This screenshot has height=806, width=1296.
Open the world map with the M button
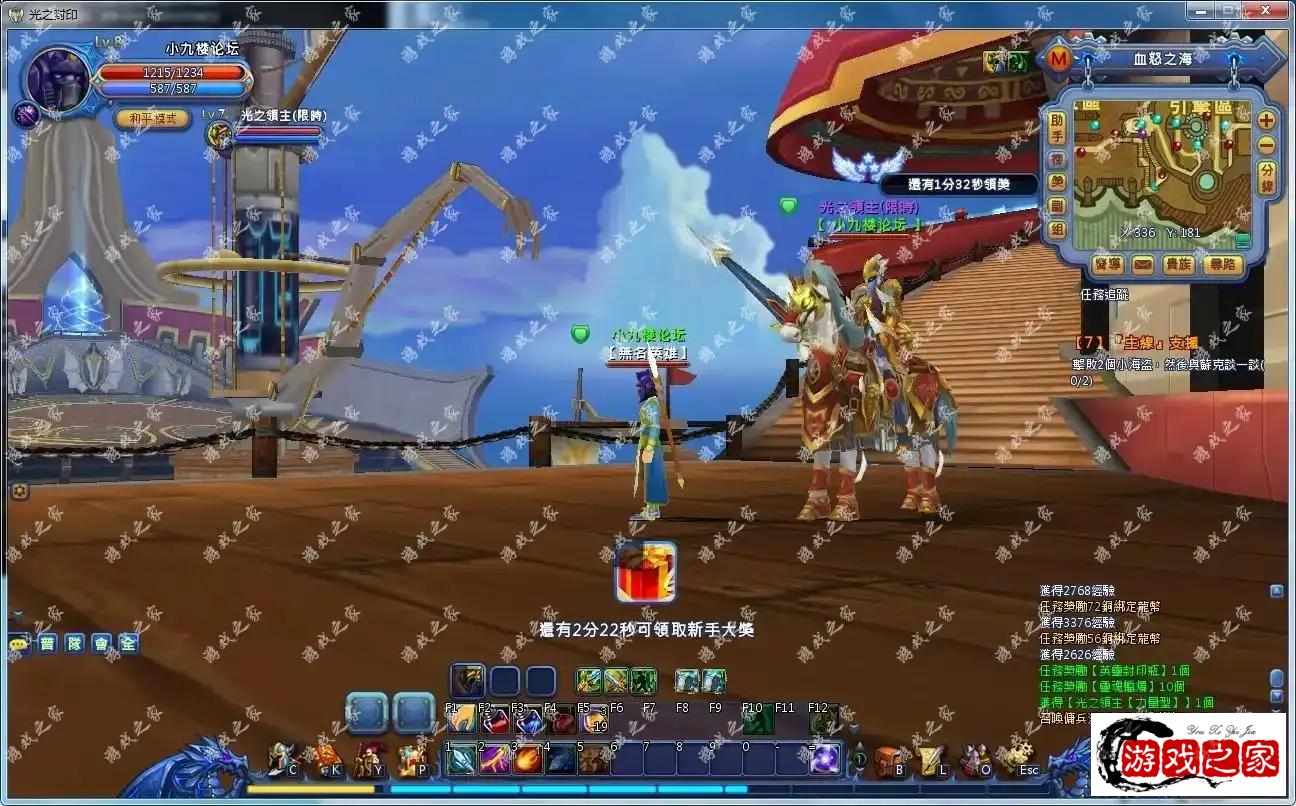tap(1058, 59)
